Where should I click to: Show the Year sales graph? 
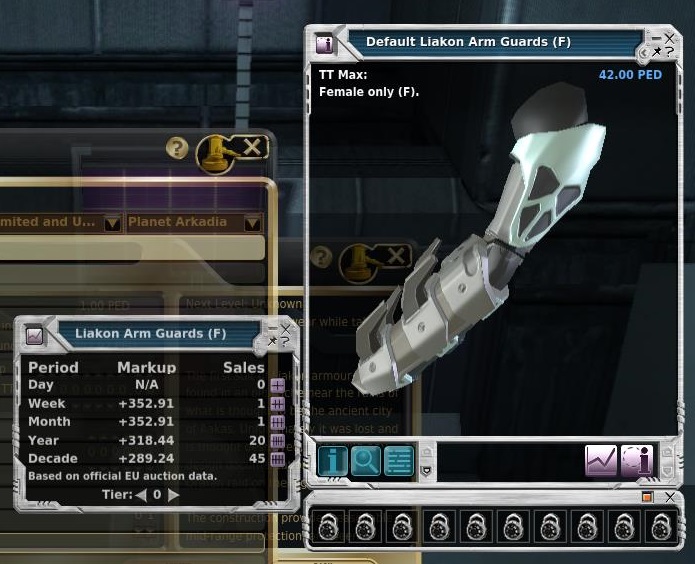(x=277, y=441)
